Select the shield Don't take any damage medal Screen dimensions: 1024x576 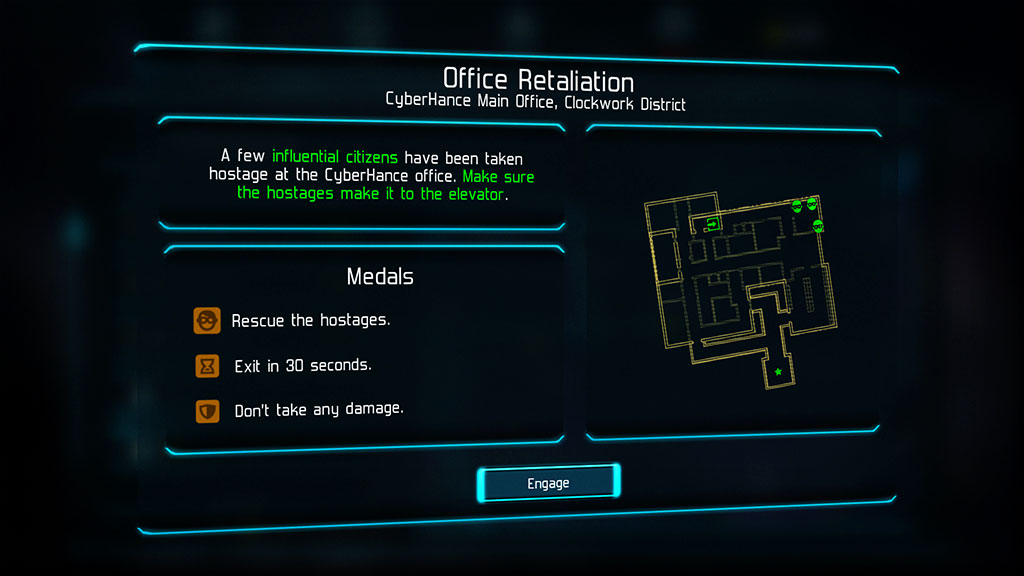click(207, 410)
